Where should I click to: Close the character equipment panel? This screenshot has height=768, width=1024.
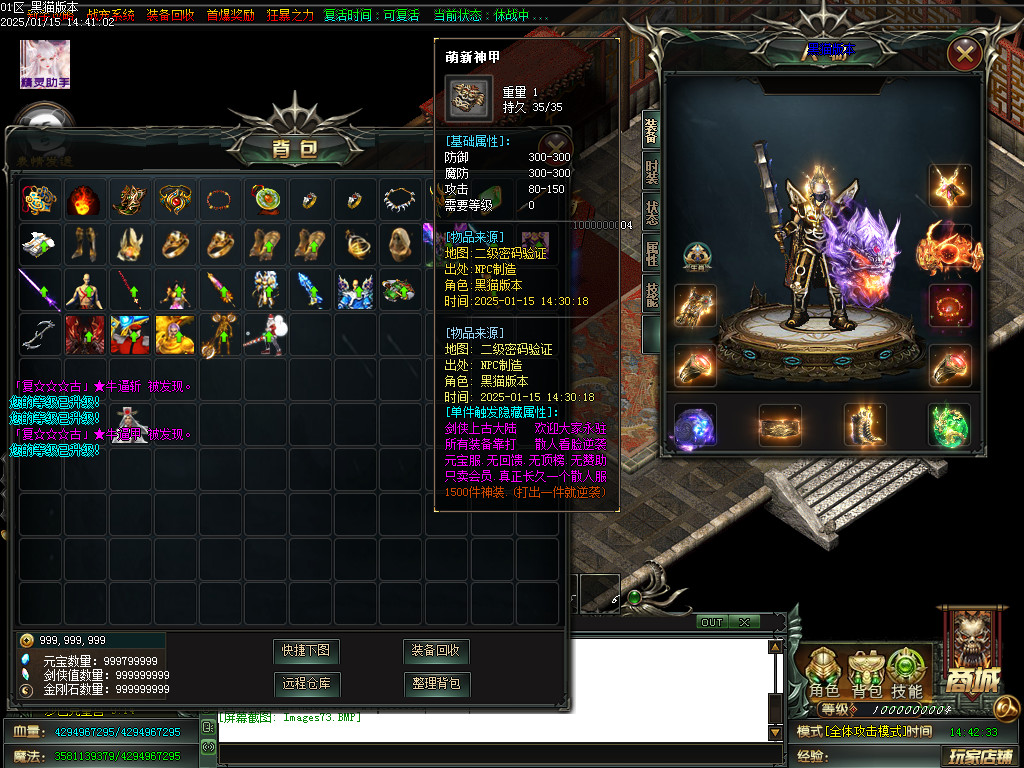(x=964, y=54)
